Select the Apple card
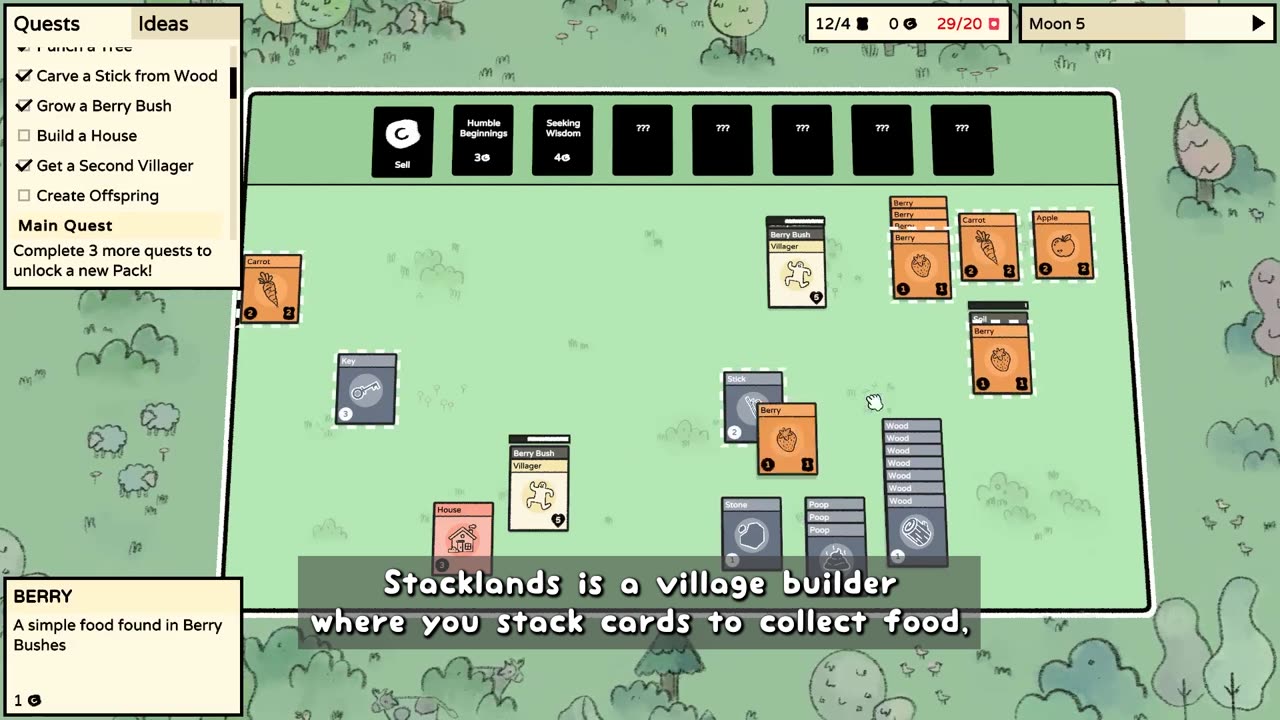The image size is (1280, 720). [x=1062, y=245]
